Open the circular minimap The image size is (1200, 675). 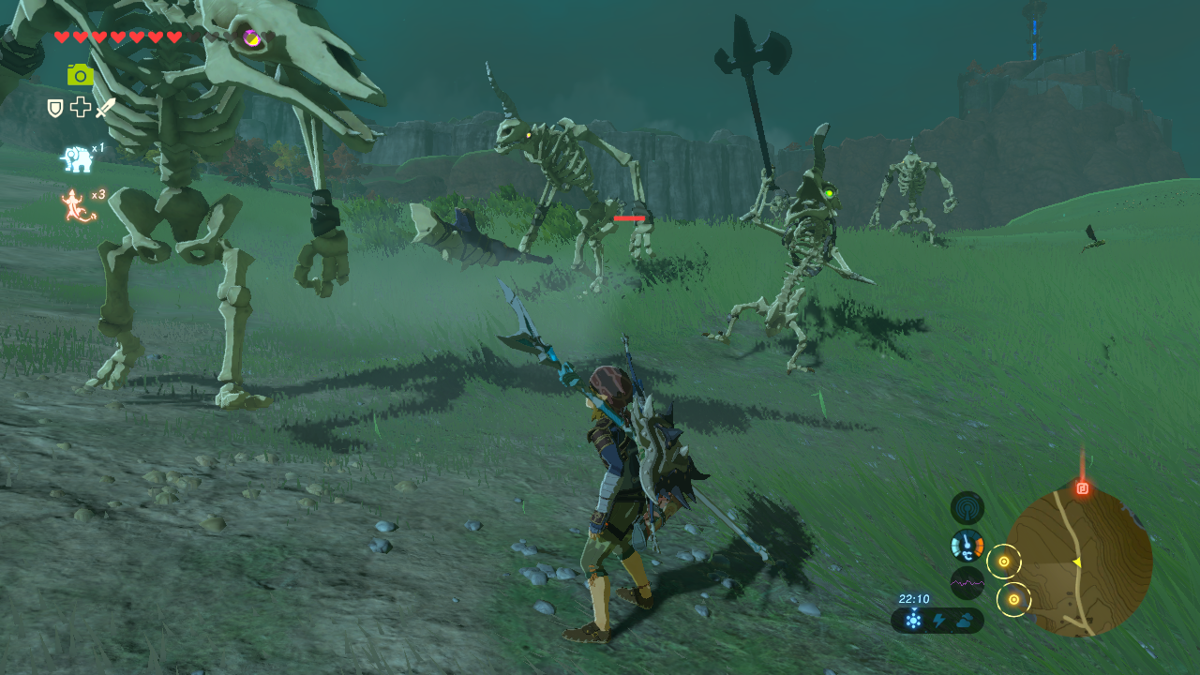pyautogui.click(x=1080, y=562)
